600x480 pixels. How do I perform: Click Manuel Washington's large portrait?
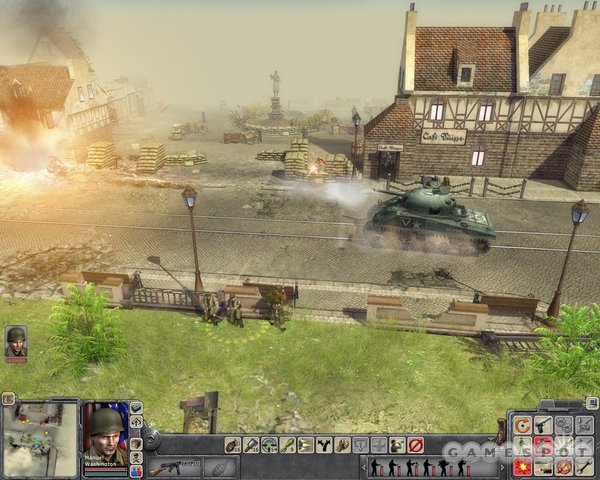click(105, 432)
